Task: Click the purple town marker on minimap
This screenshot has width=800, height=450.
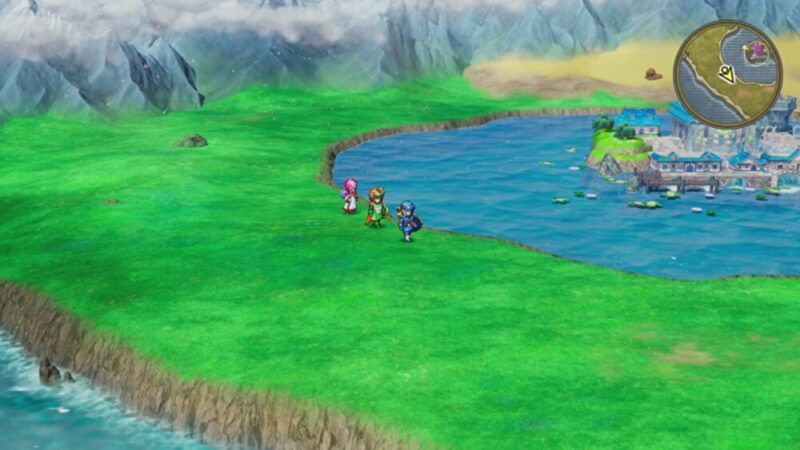Action: 757,49
